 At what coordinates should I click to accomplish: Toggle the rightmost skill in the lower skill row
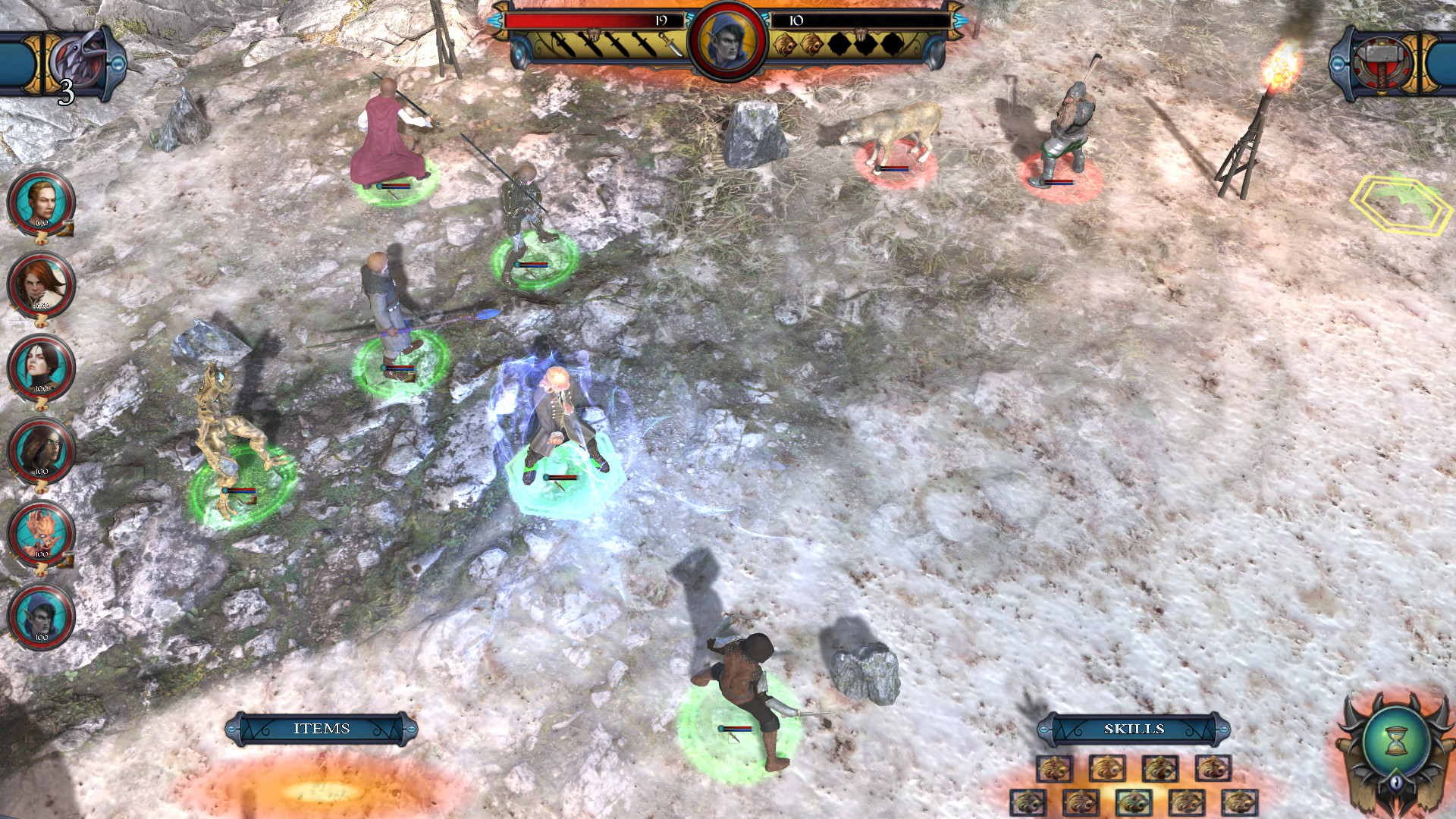1239,802
